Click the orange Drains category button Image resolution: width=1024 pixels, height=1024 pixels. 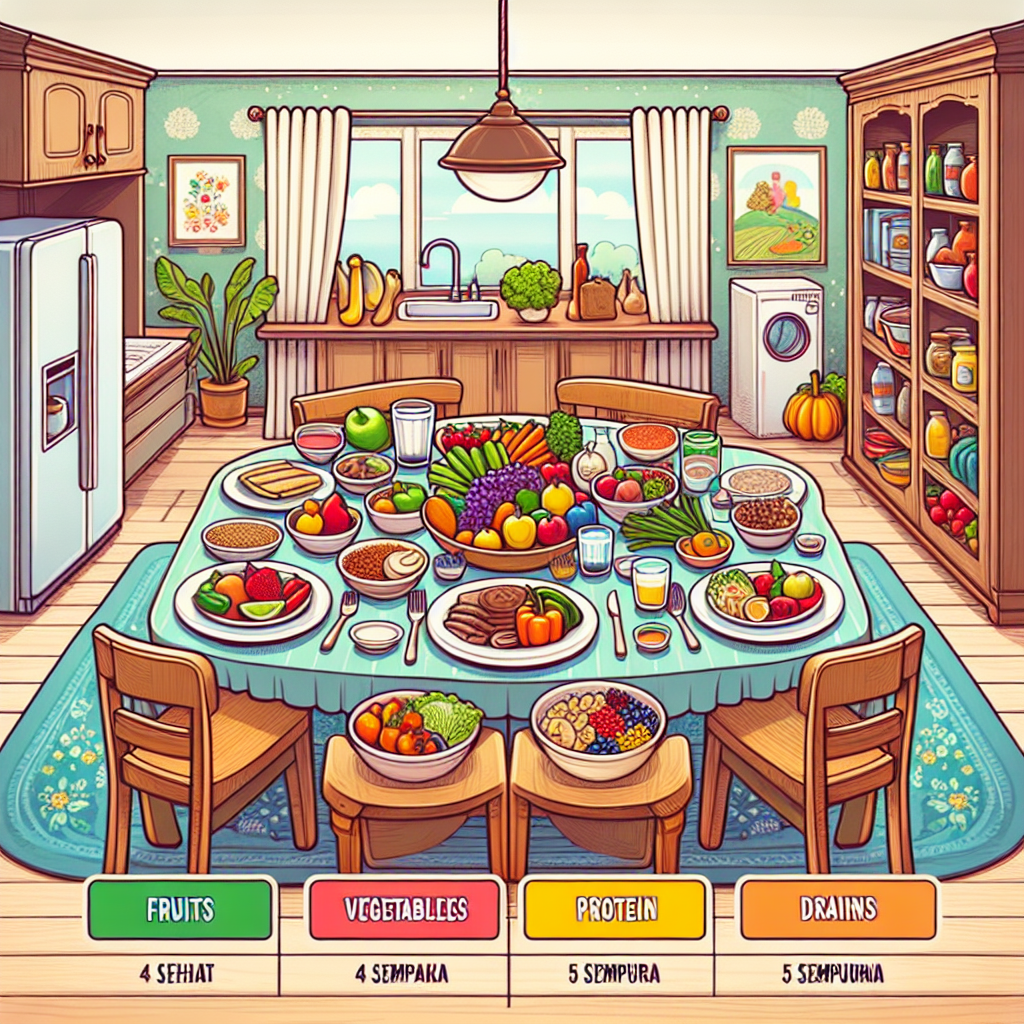[x=838, y=909]
